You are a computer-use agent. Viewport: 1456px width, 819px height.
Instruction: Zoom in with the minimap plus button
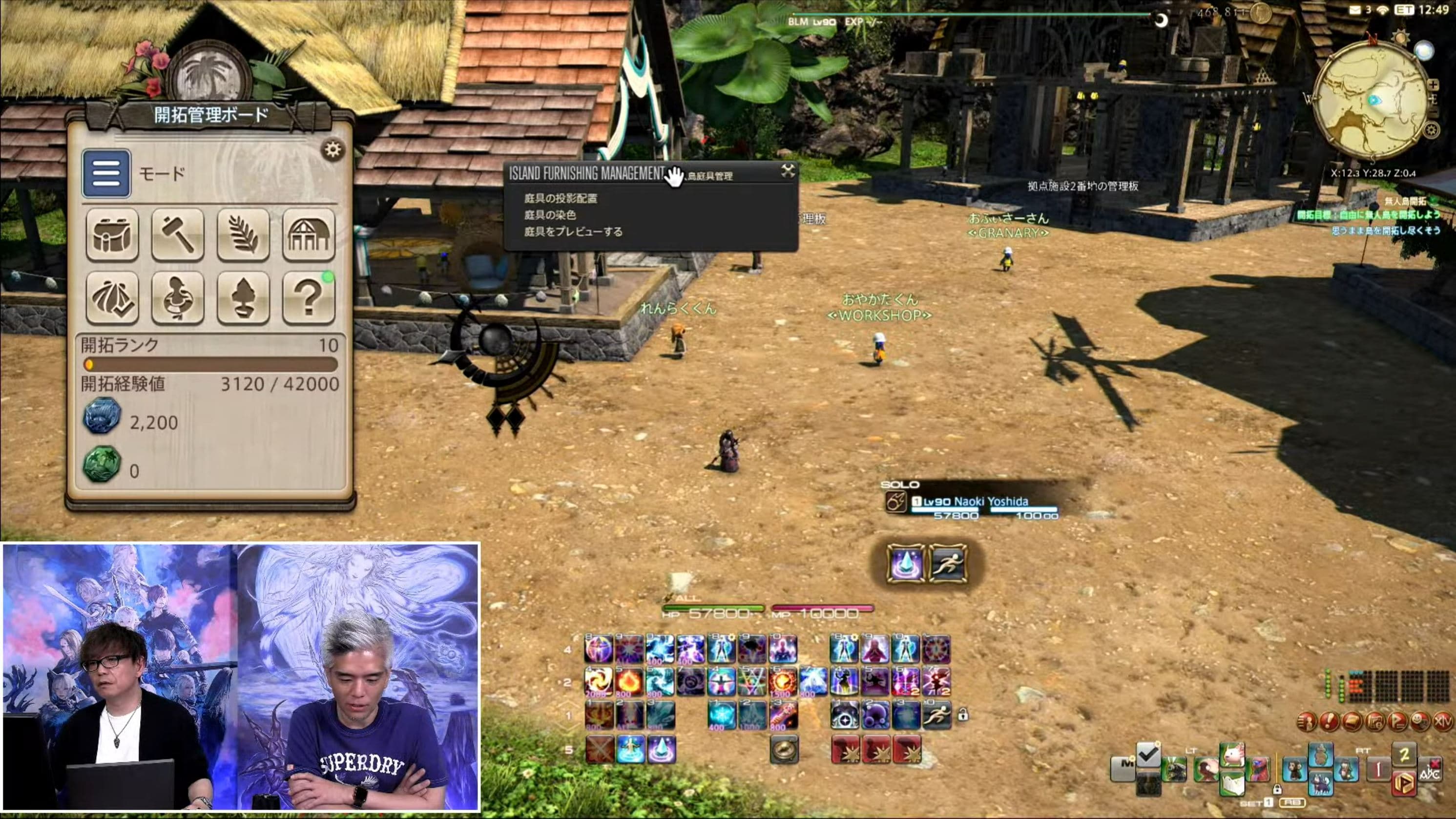(1433, 85)
